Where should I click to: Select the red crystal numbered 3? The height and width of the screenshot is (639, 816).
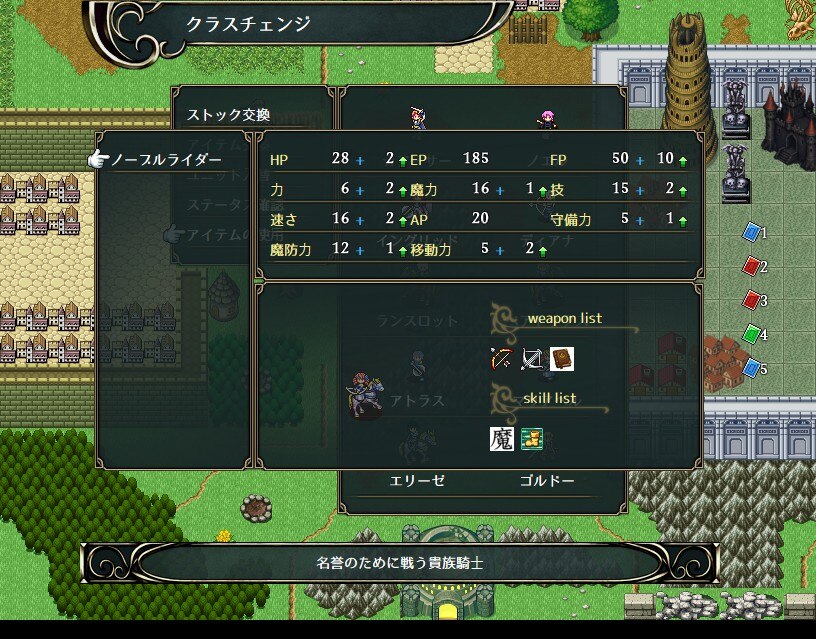[752, 300]
